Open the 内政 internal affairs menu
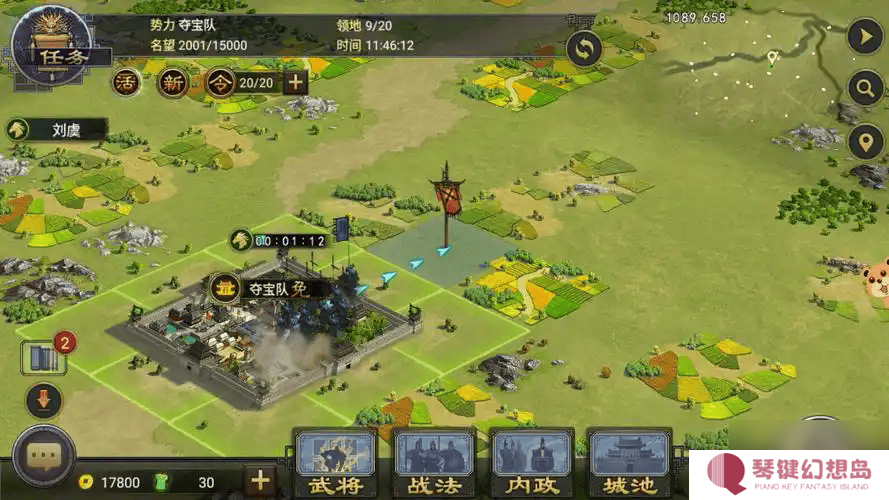 [531, 463]
